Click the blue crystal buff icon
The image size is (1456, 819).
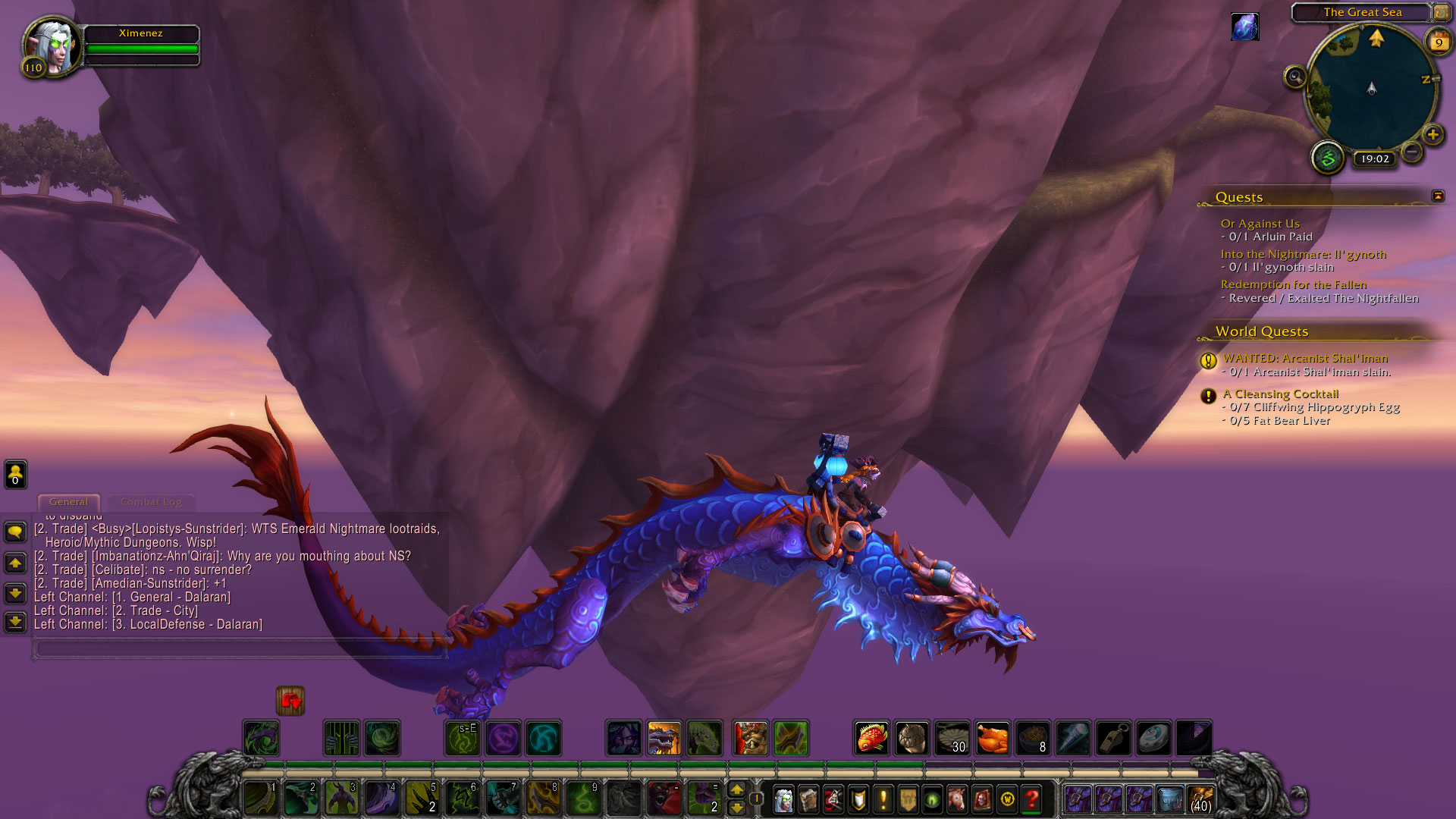pos(1245,27)
